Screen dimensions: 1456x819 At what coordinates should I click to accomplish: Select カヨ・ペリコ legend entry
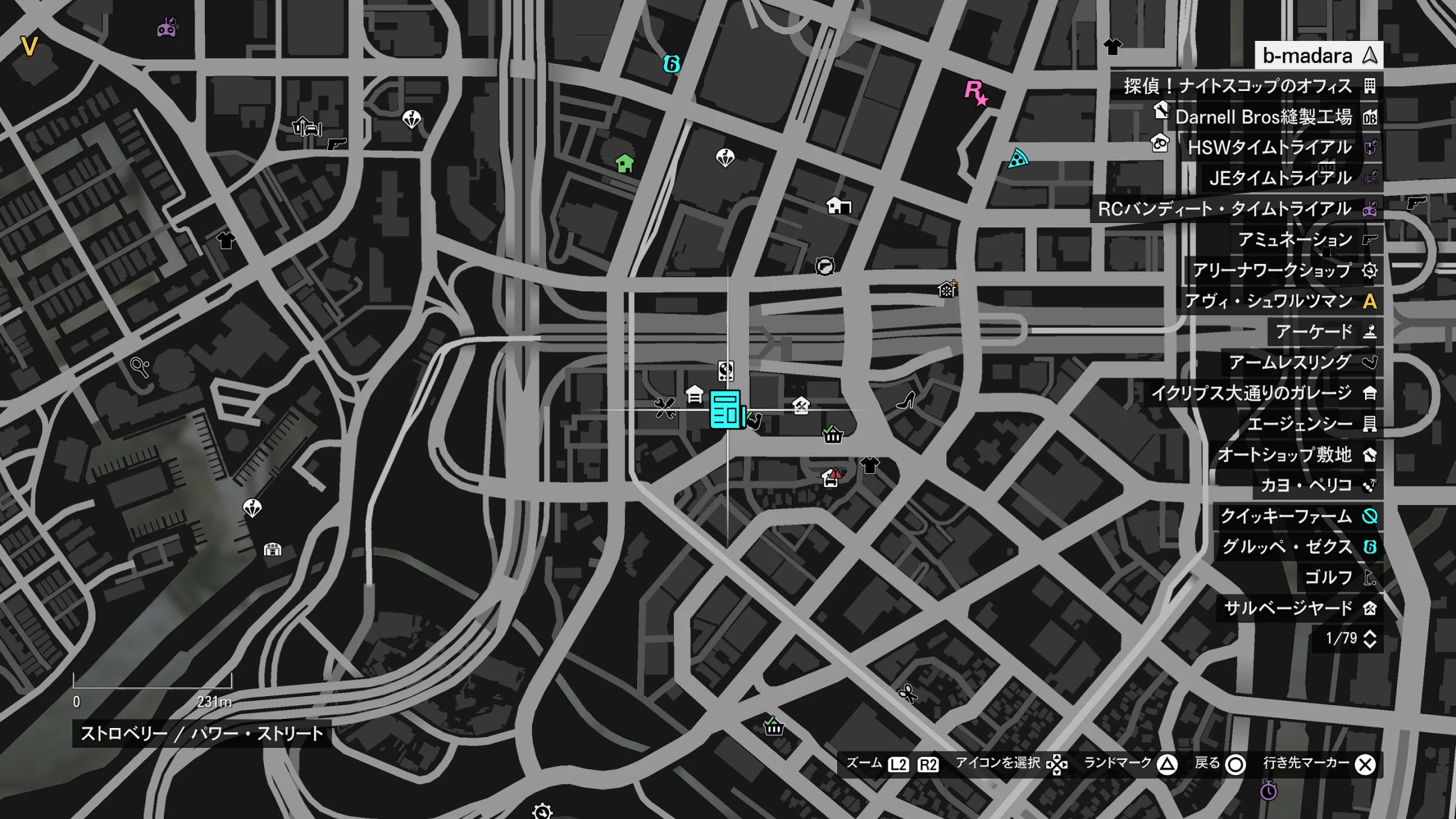pos(1315,486)
